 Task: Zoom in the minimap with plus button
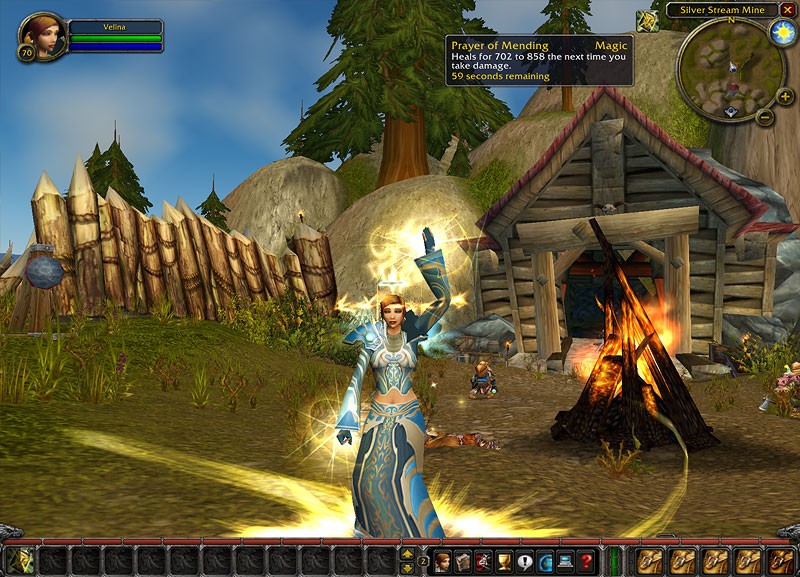point(785,96)
